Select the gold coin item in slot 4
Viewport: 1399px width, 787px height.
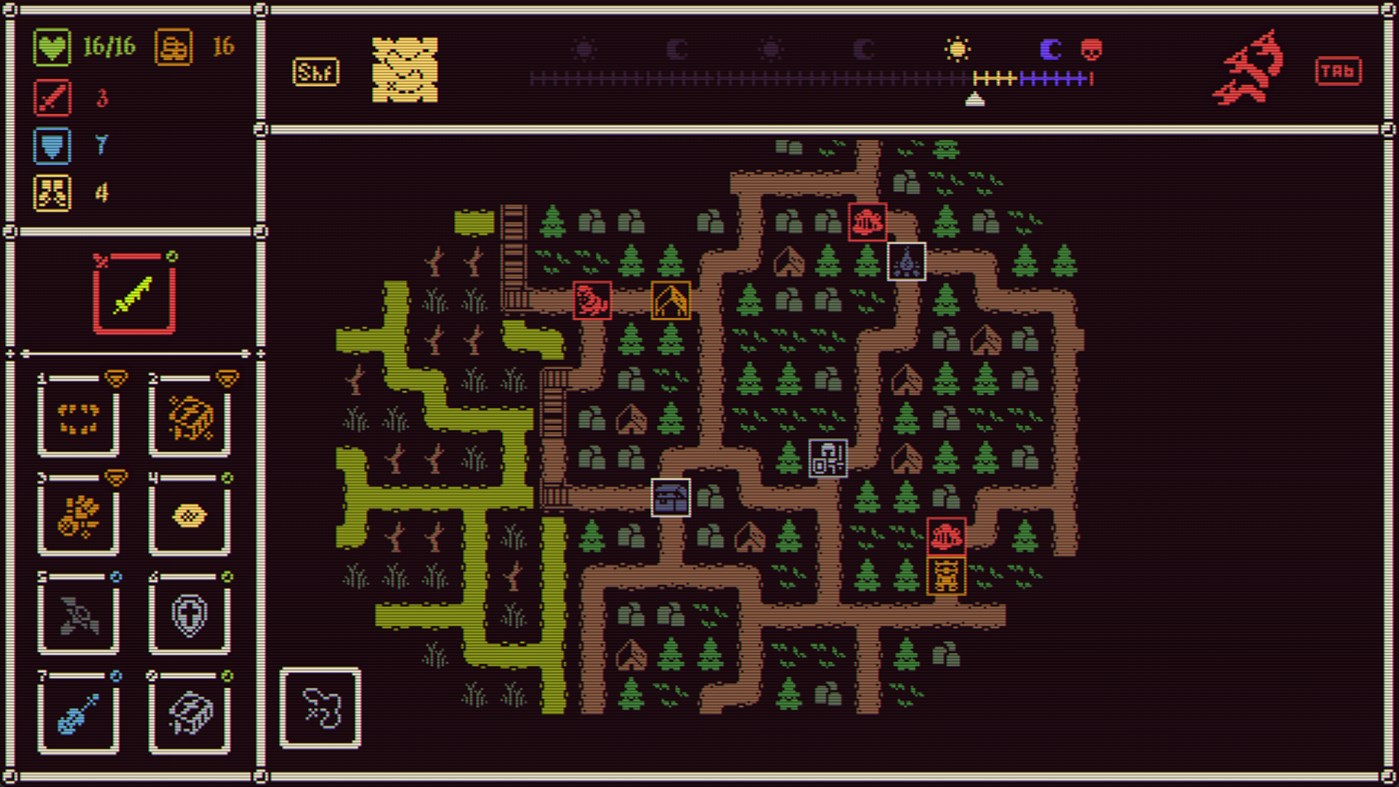point(190,516)
